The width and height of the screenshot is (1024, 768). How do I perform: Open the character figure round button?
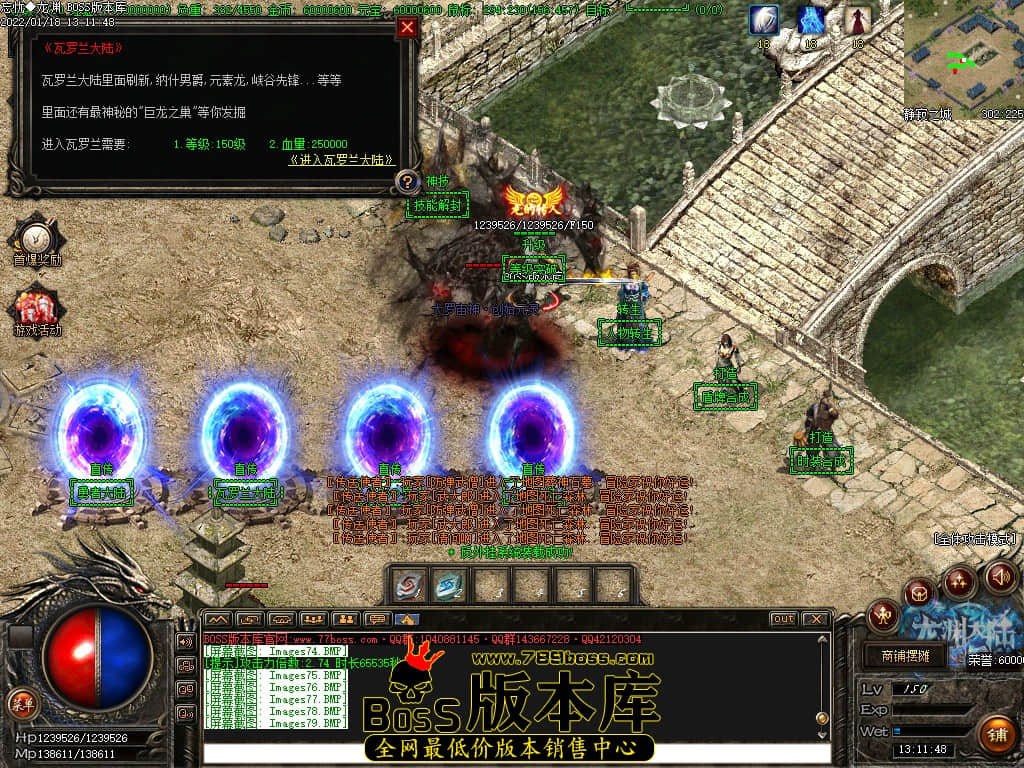pyautogui.click(x=884, y=616)
